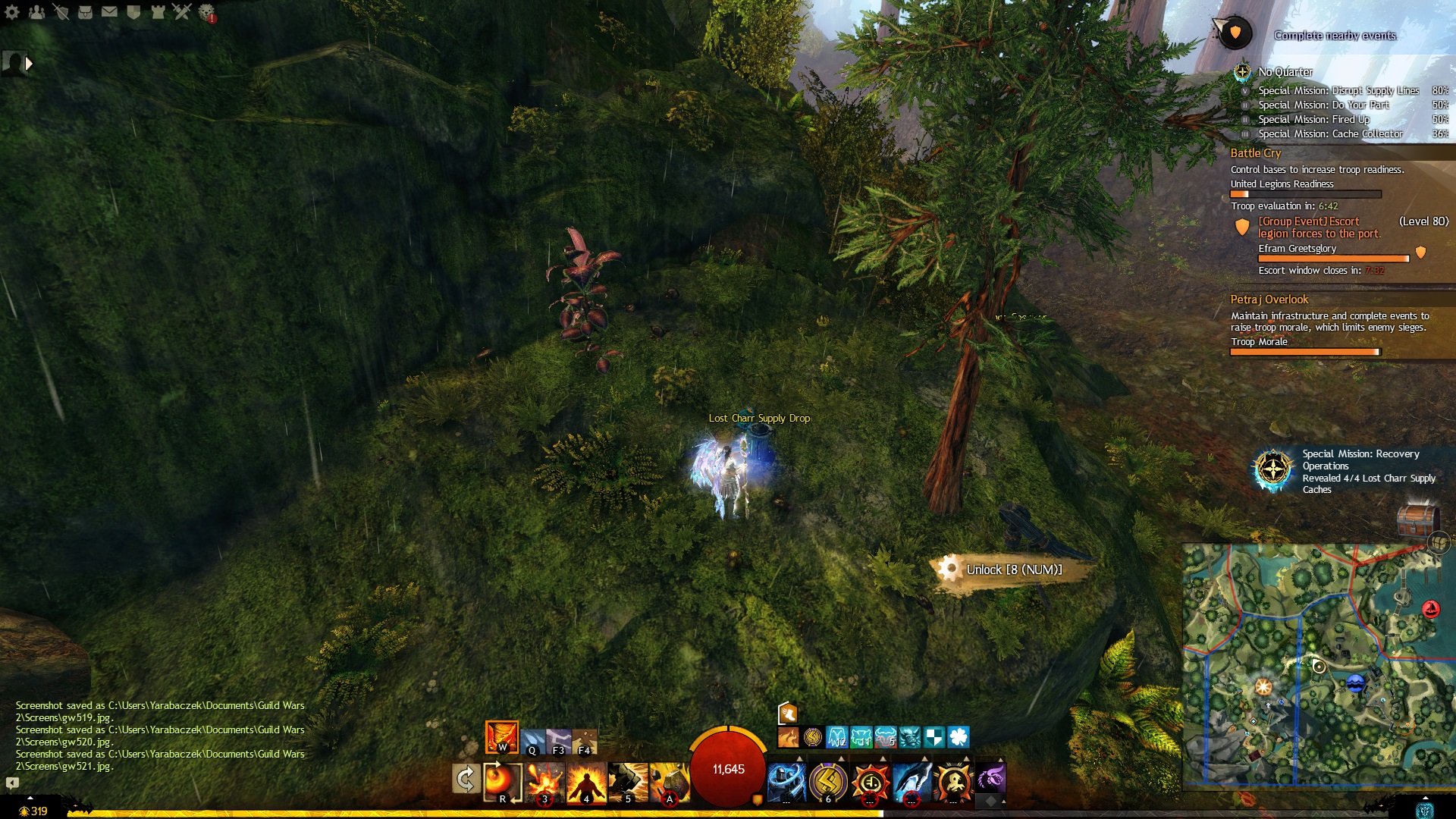Expand the party portrait arrow
The image size is (1456, 819).
[29, 64]
